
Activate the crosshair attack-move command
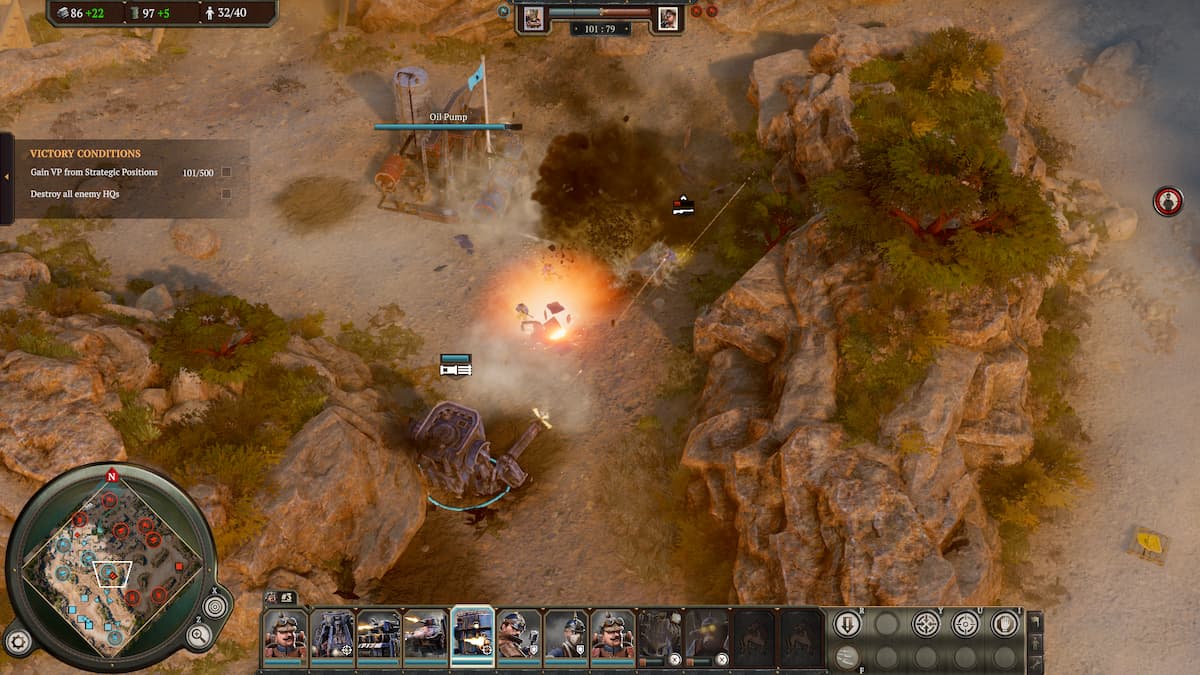tap(926, 624)
